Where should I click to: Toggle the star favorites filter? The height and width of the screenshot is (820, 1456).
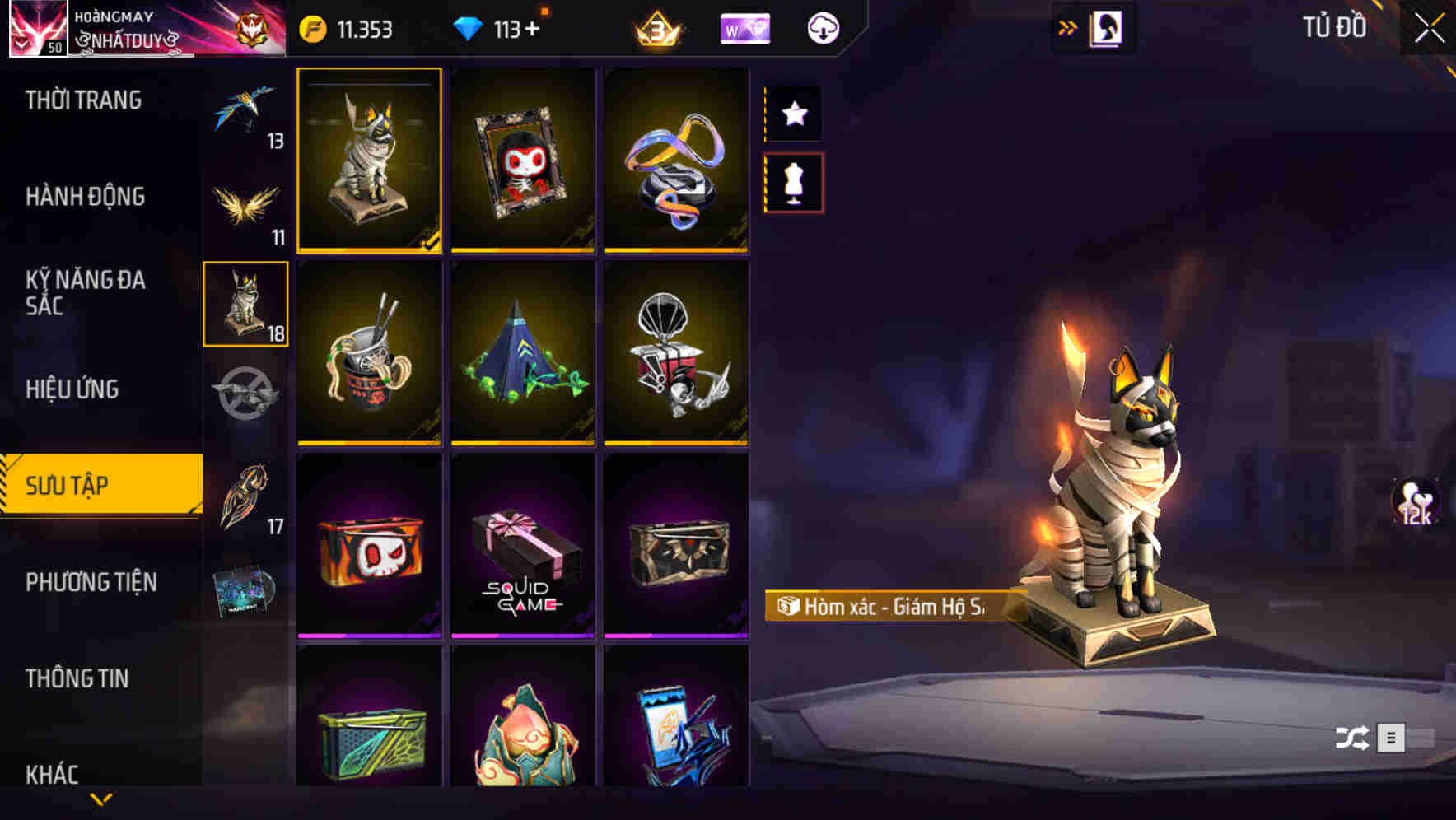tap(793, 114)
